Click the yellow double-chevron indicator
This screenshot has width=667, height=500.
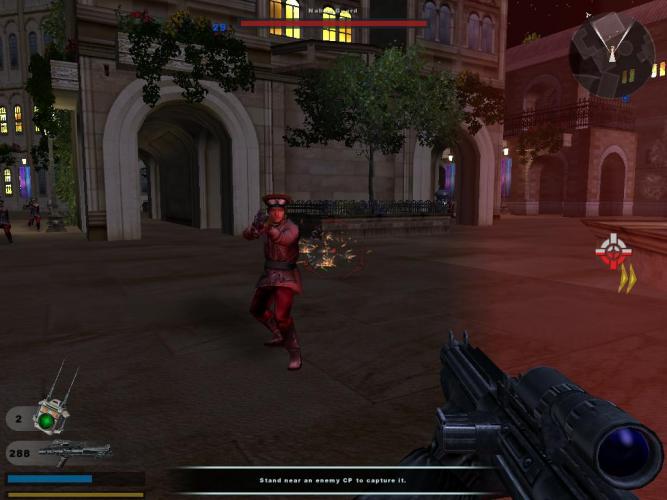point(626,279)
